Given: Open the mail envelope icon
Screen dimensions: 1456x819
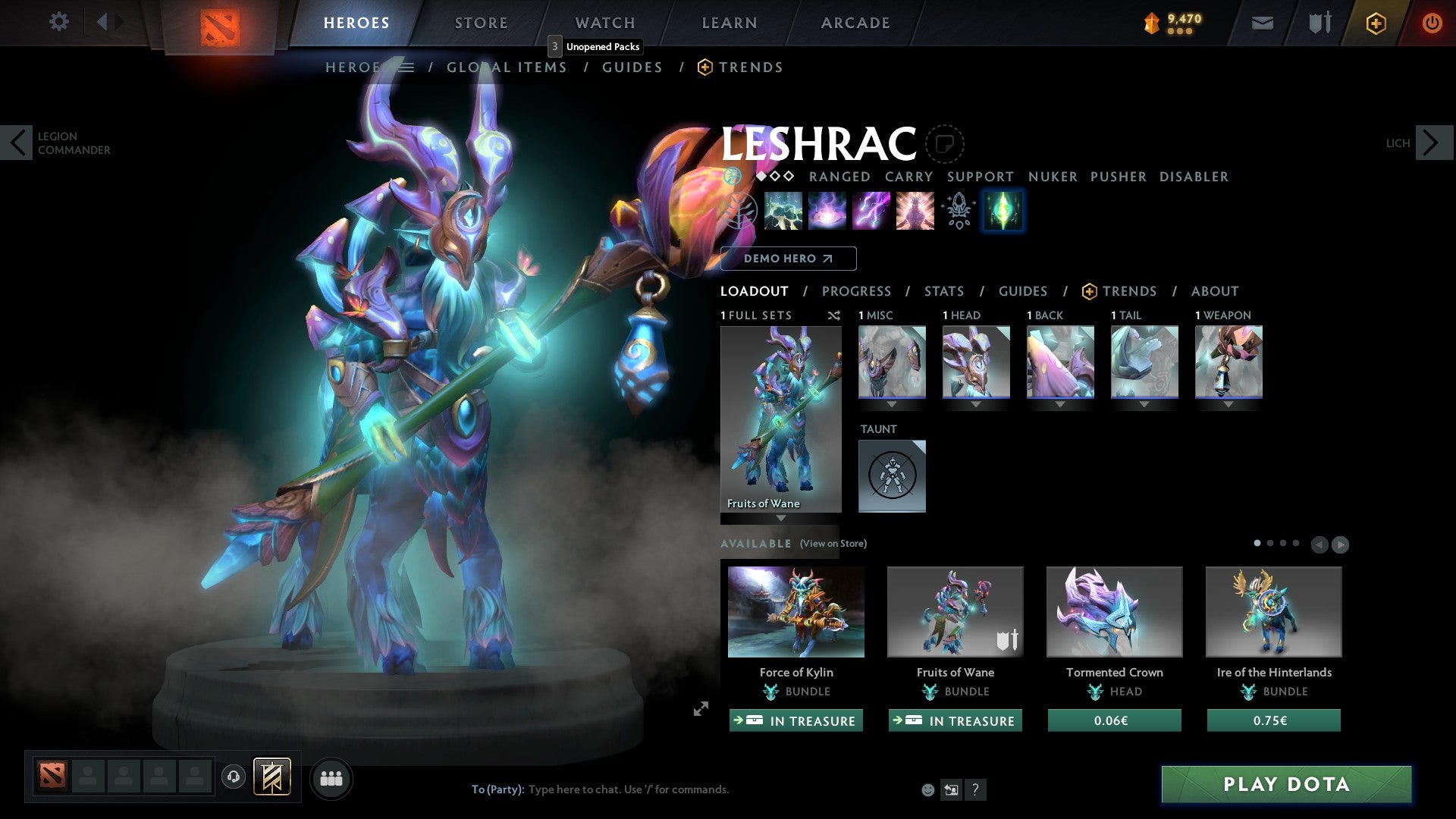Looking at the screenshot, I should 1262,23.
